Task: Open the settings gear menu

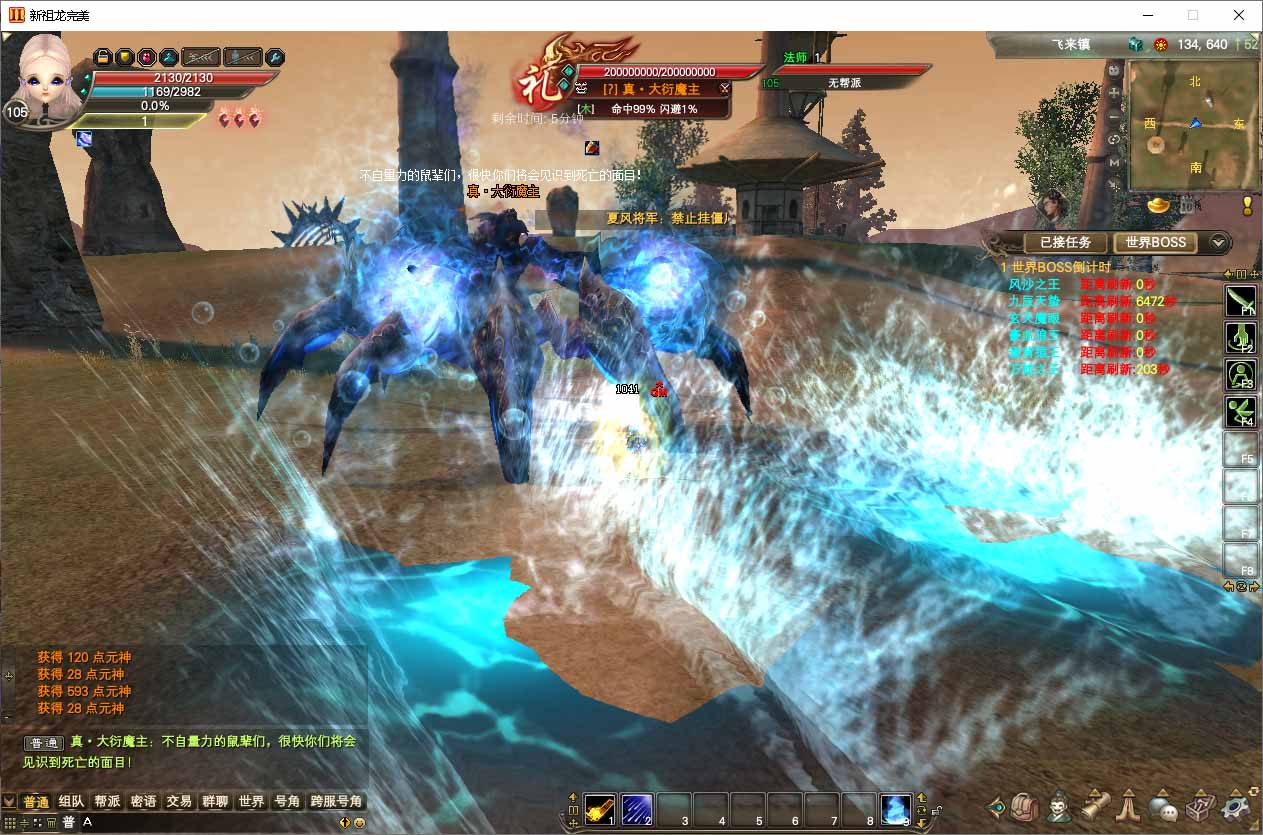Action: coord(1236,805)
